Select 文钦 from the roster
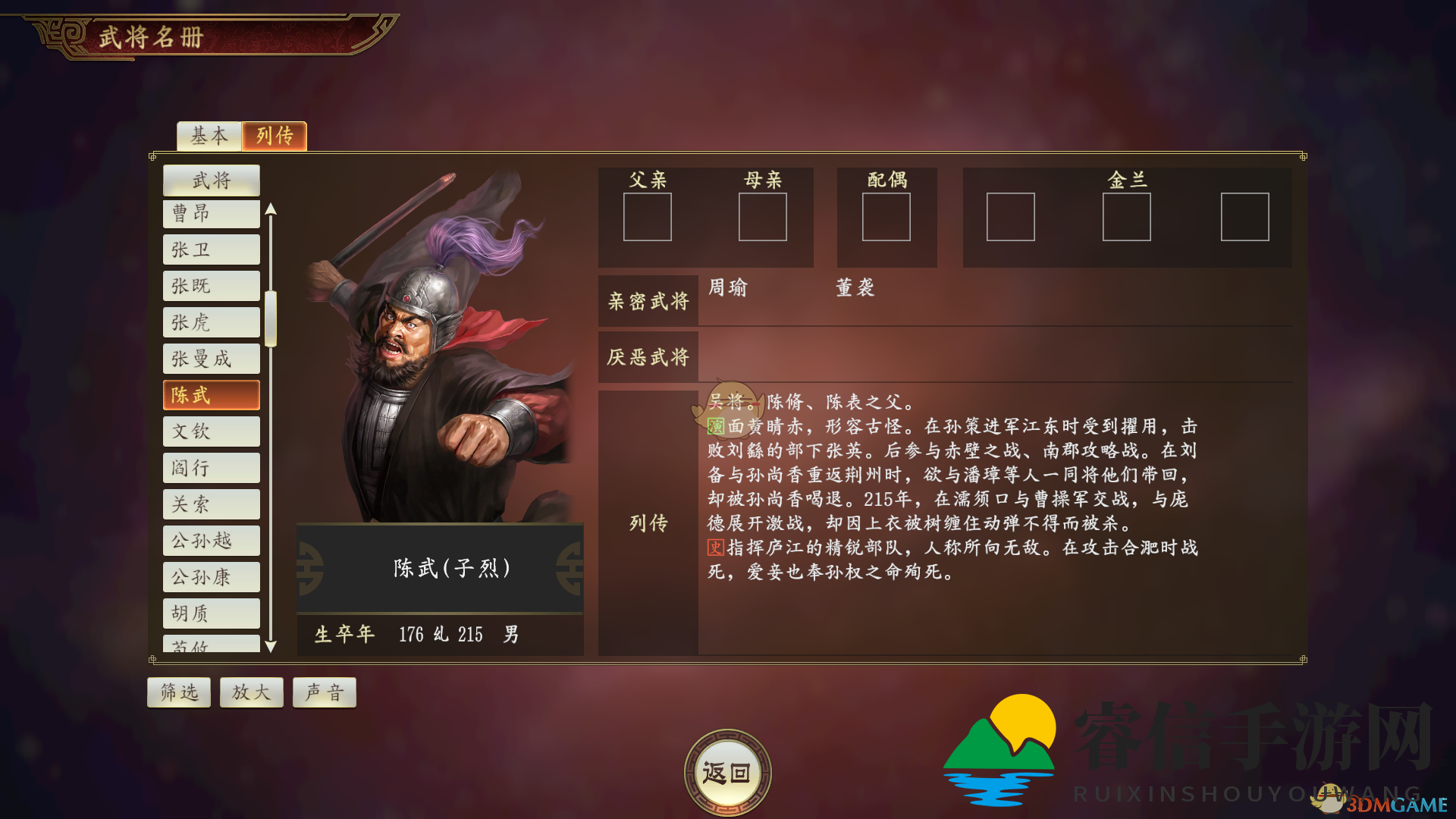This screenshot has height=819, width=1456. pos(211,431)
